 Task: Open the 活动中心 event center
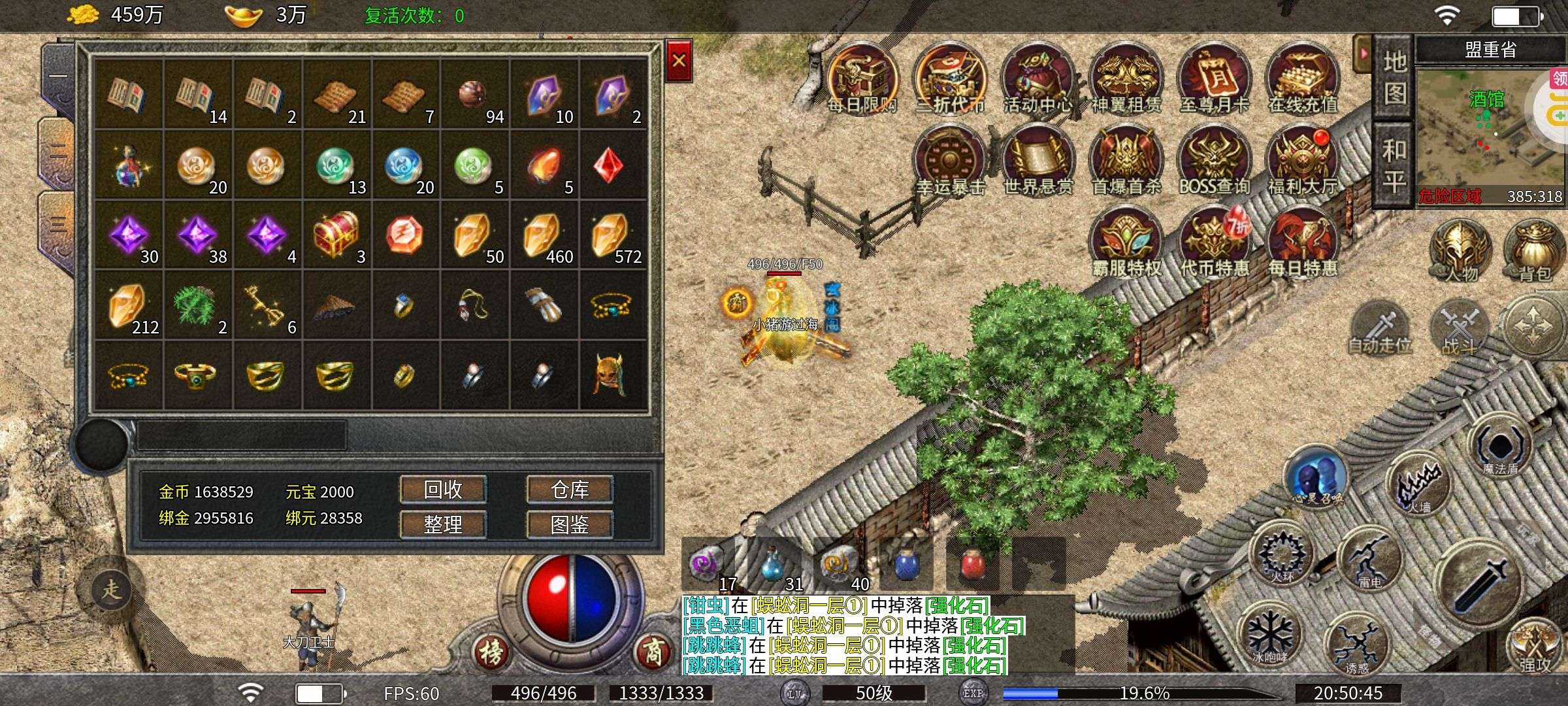[1037, 80]
